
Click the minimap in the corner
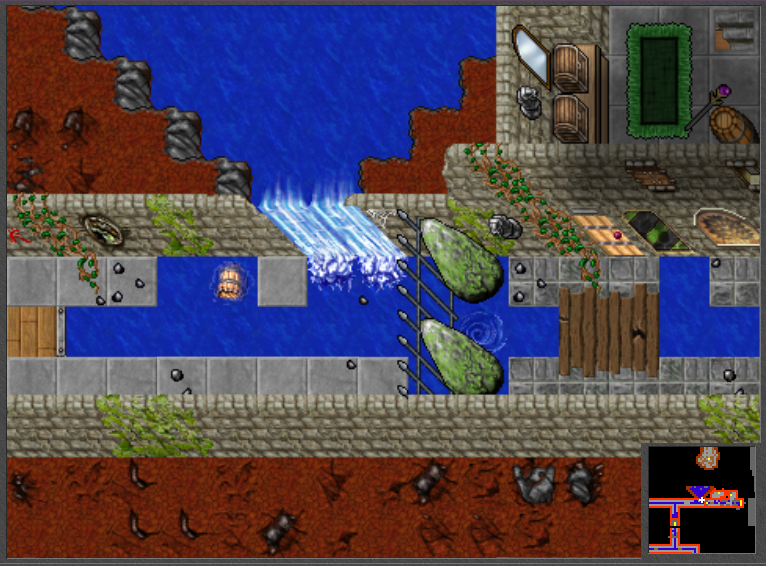click(700, 499)
